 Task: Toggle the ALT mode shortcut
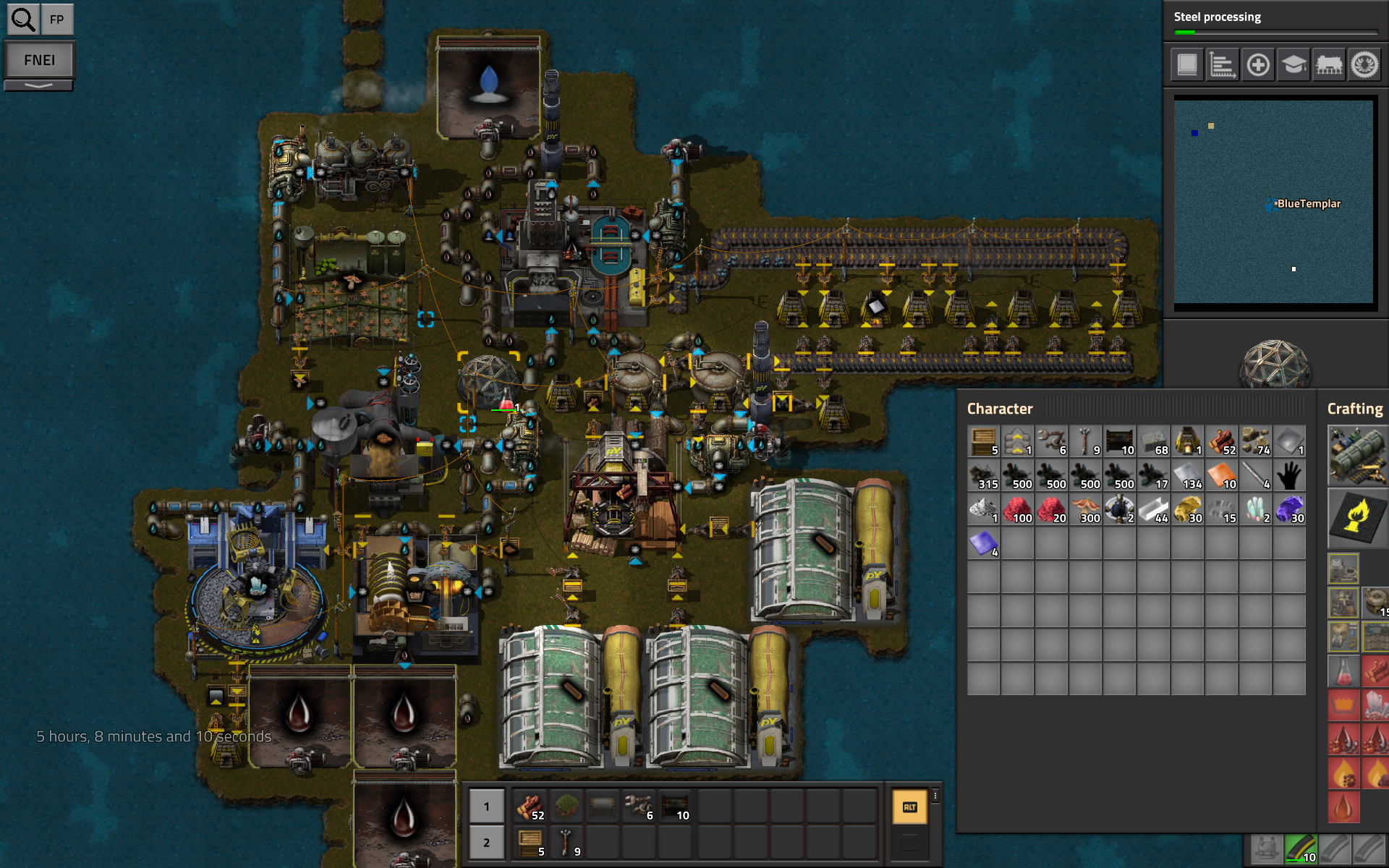(x=909, y=807)
